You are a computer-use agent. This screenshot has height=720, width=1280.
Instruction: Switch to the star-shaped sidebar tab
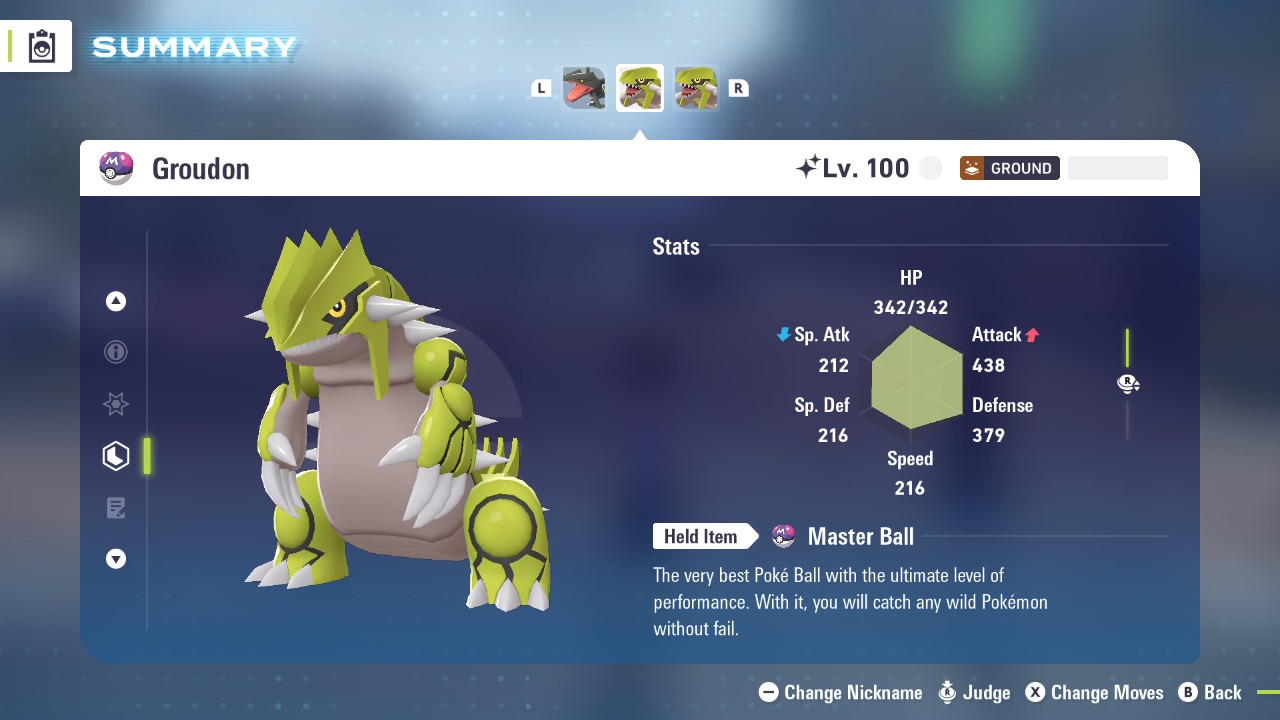[x=116, y=404]
